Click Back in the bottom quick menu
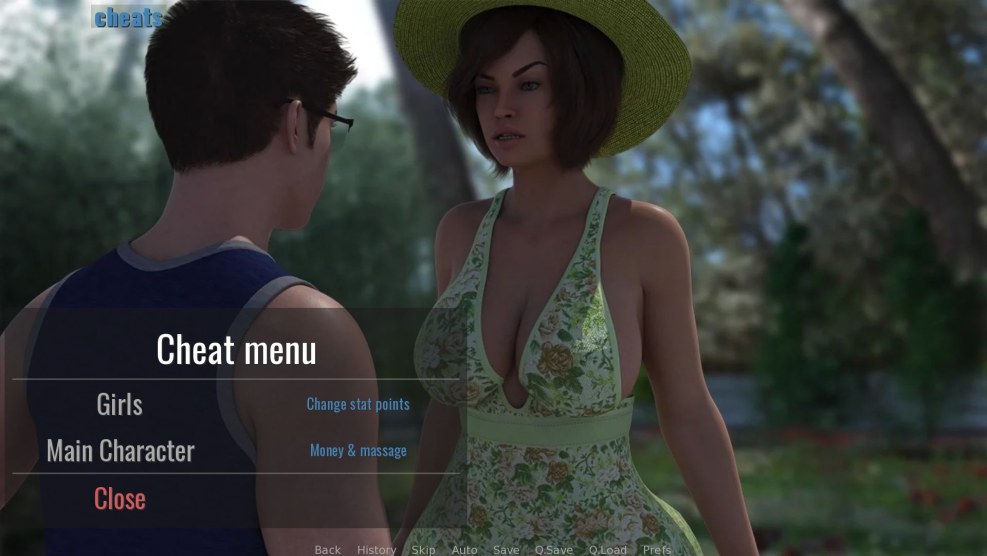987x556 pixels. [x=328, y=549]
